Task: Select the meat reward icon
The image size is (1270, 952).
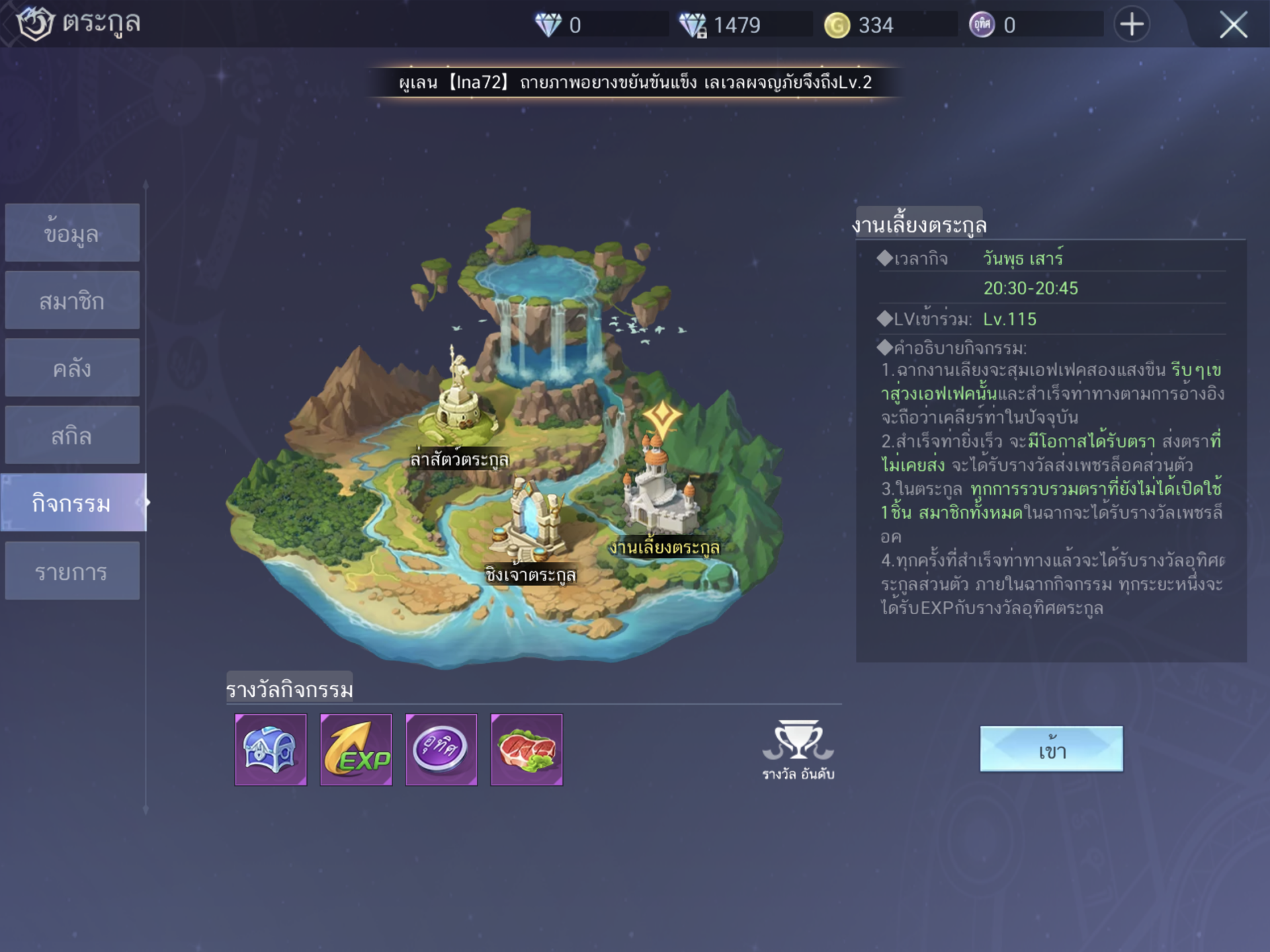Action: click(526, 750)
